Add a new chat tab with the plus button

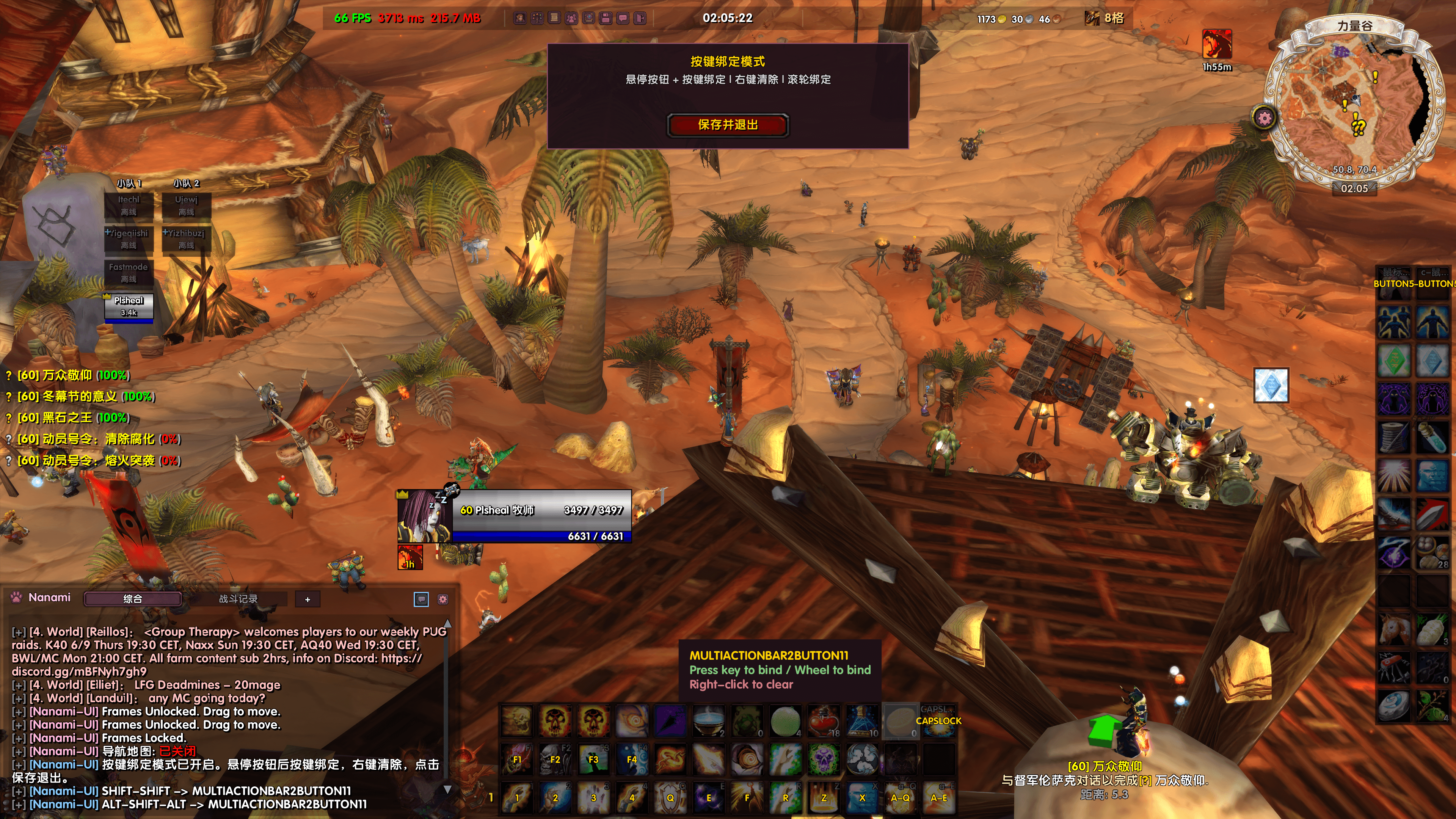click(x=308, y=599)
